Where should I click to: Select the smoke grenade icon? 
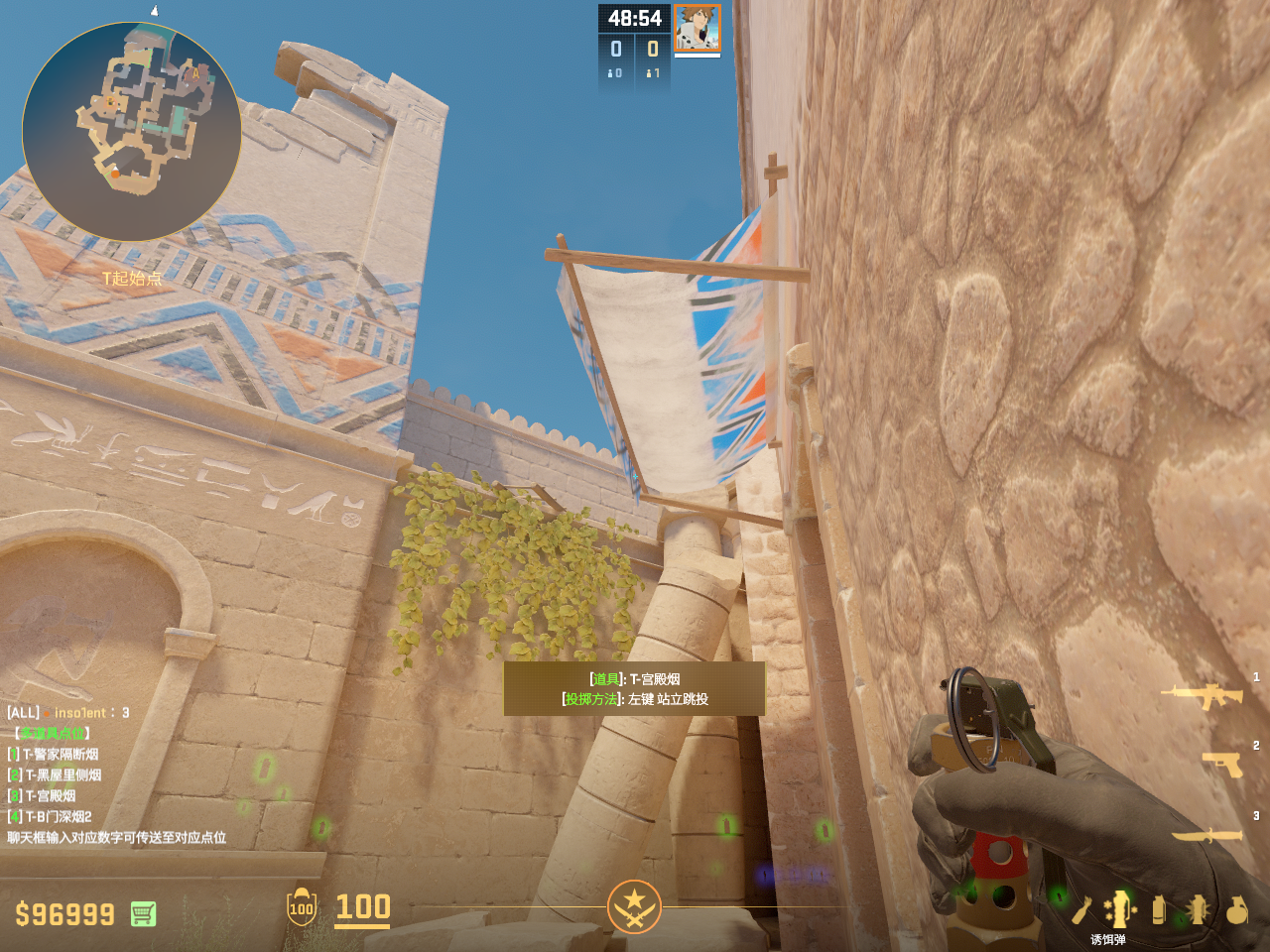(x=1158, y=909)
